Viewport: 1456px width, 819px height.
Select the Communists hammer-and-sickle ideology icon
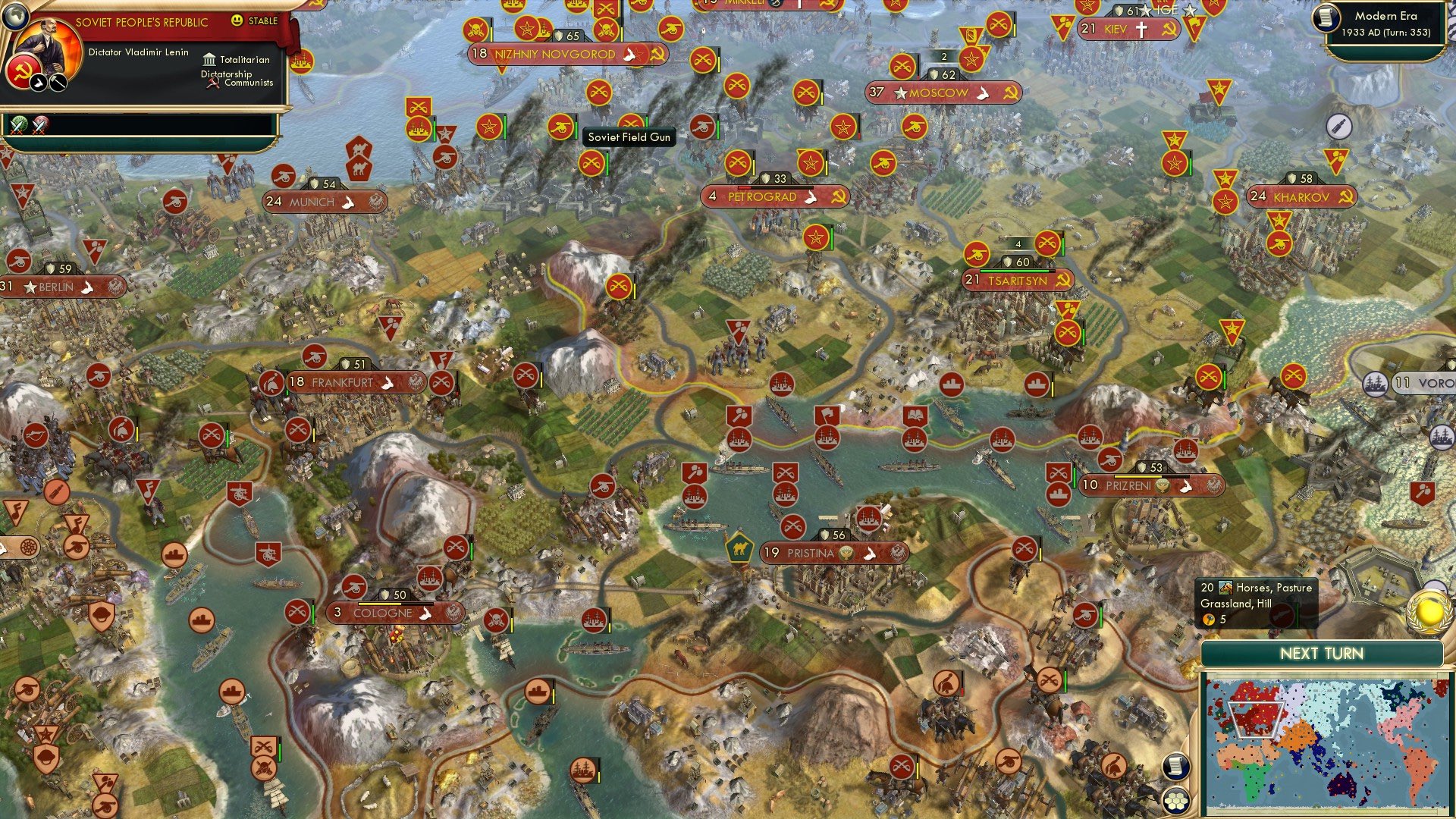tap(212, 82)
